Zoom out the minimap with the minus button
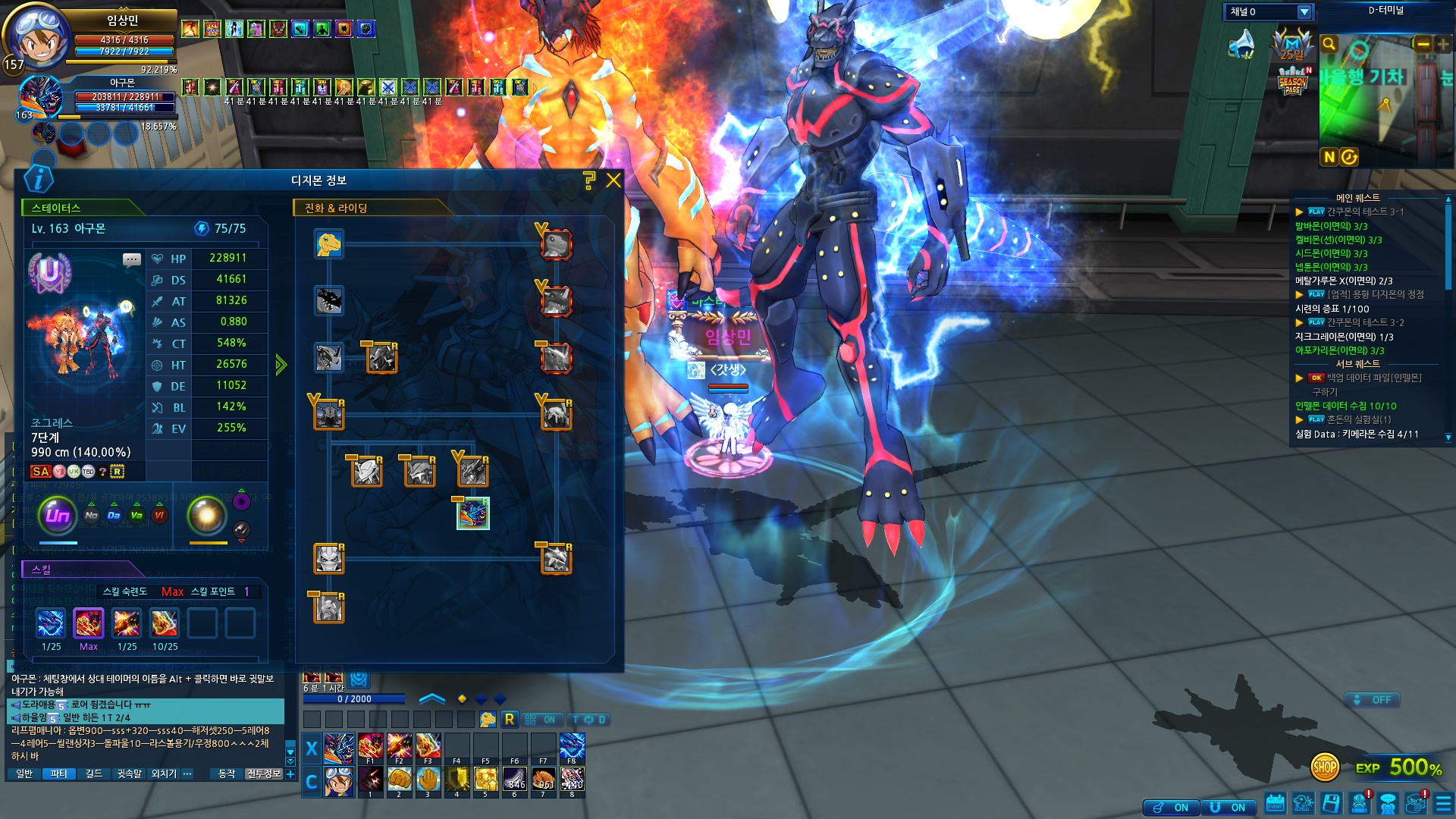The width and height of the screenshot is (1456, 819). click(x=1423, y=45)
